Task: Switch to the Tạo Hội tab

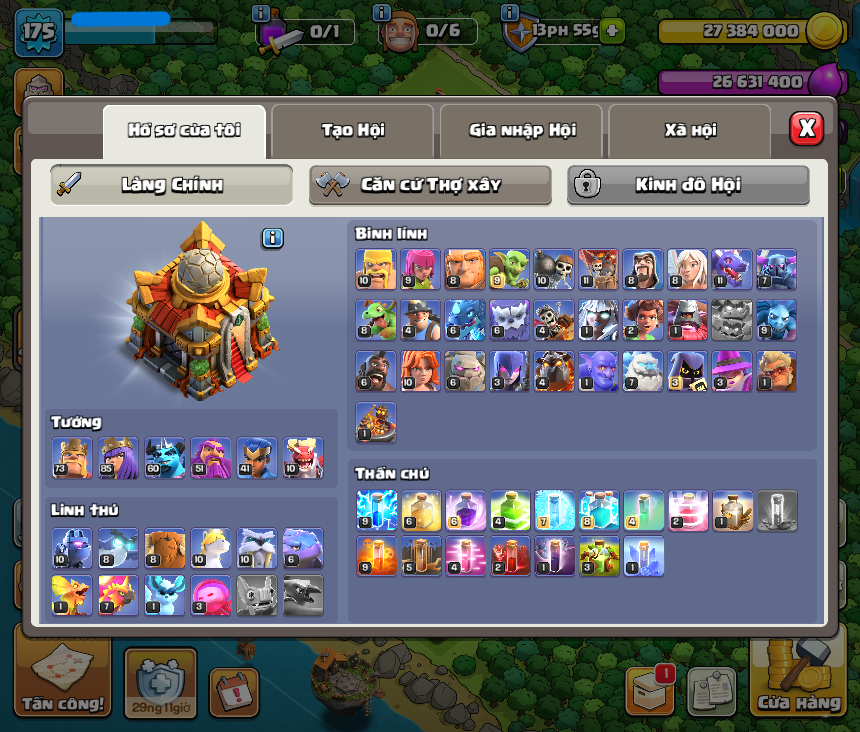Action: point(352,130)
